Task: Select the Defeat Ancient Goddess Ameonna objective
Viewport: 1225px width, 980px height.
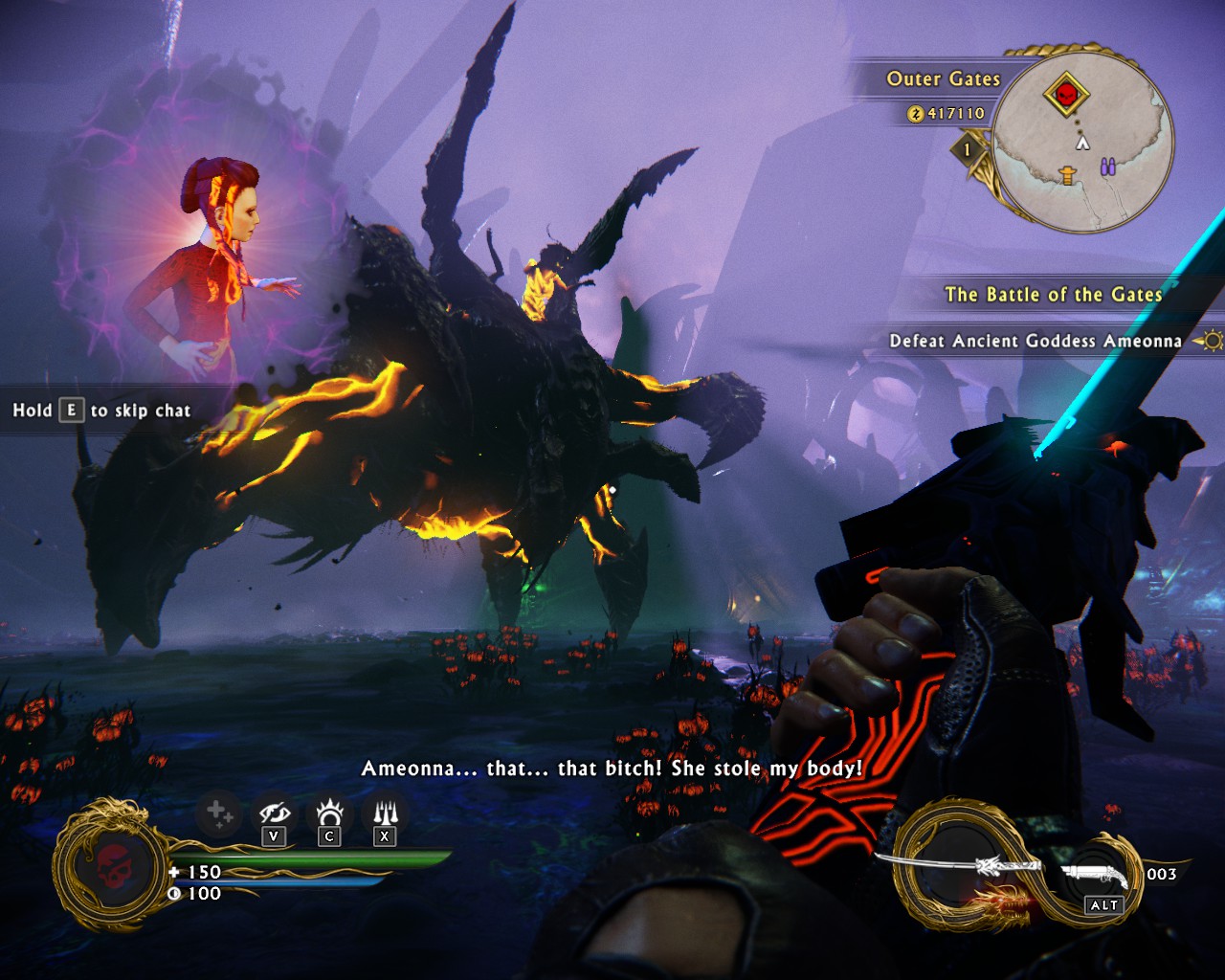Action: tap(1036, 341)
